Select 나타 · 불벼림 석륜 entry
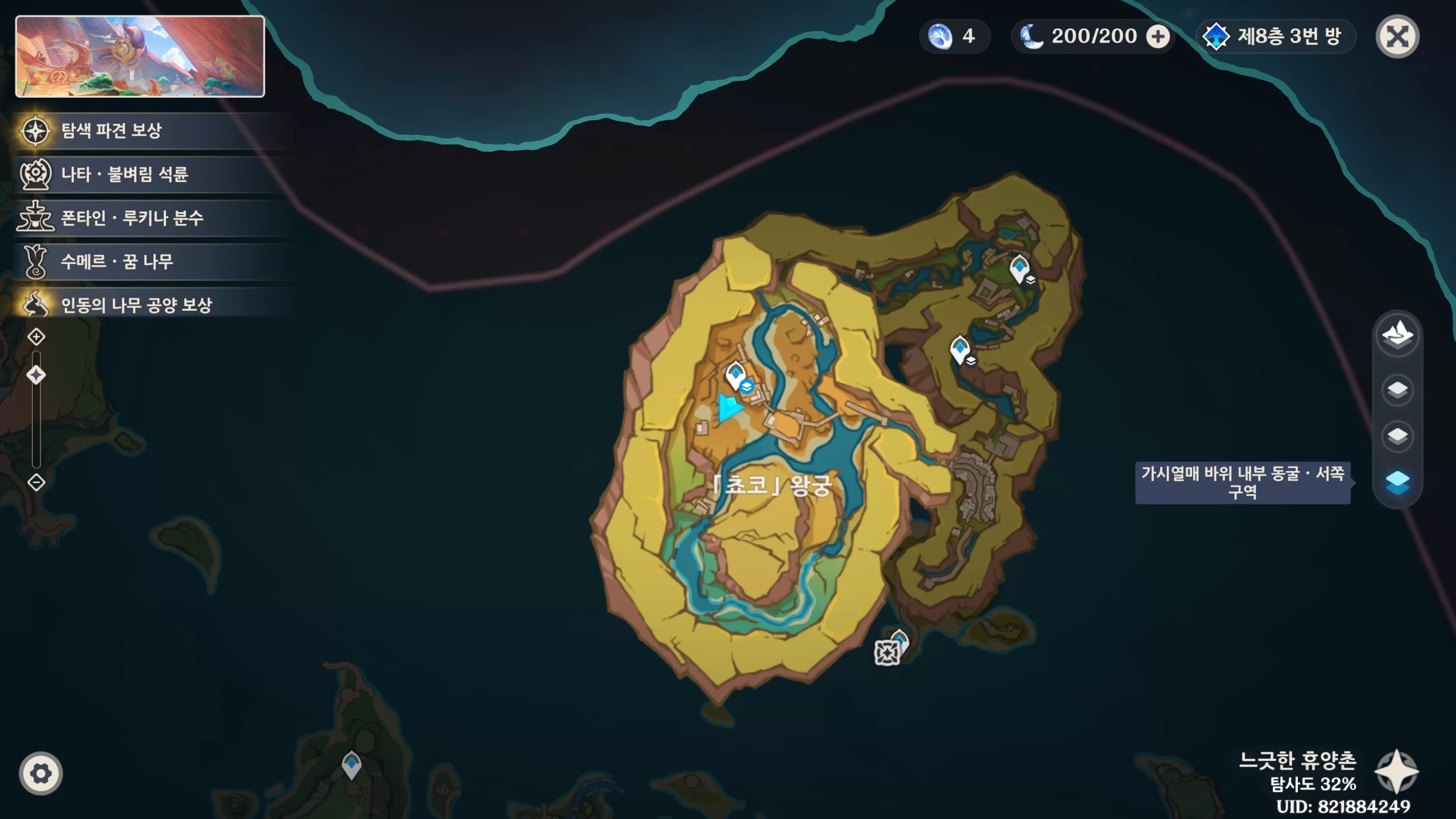The height and width of the screenshot is (819, 1456). tap(124, 174)
